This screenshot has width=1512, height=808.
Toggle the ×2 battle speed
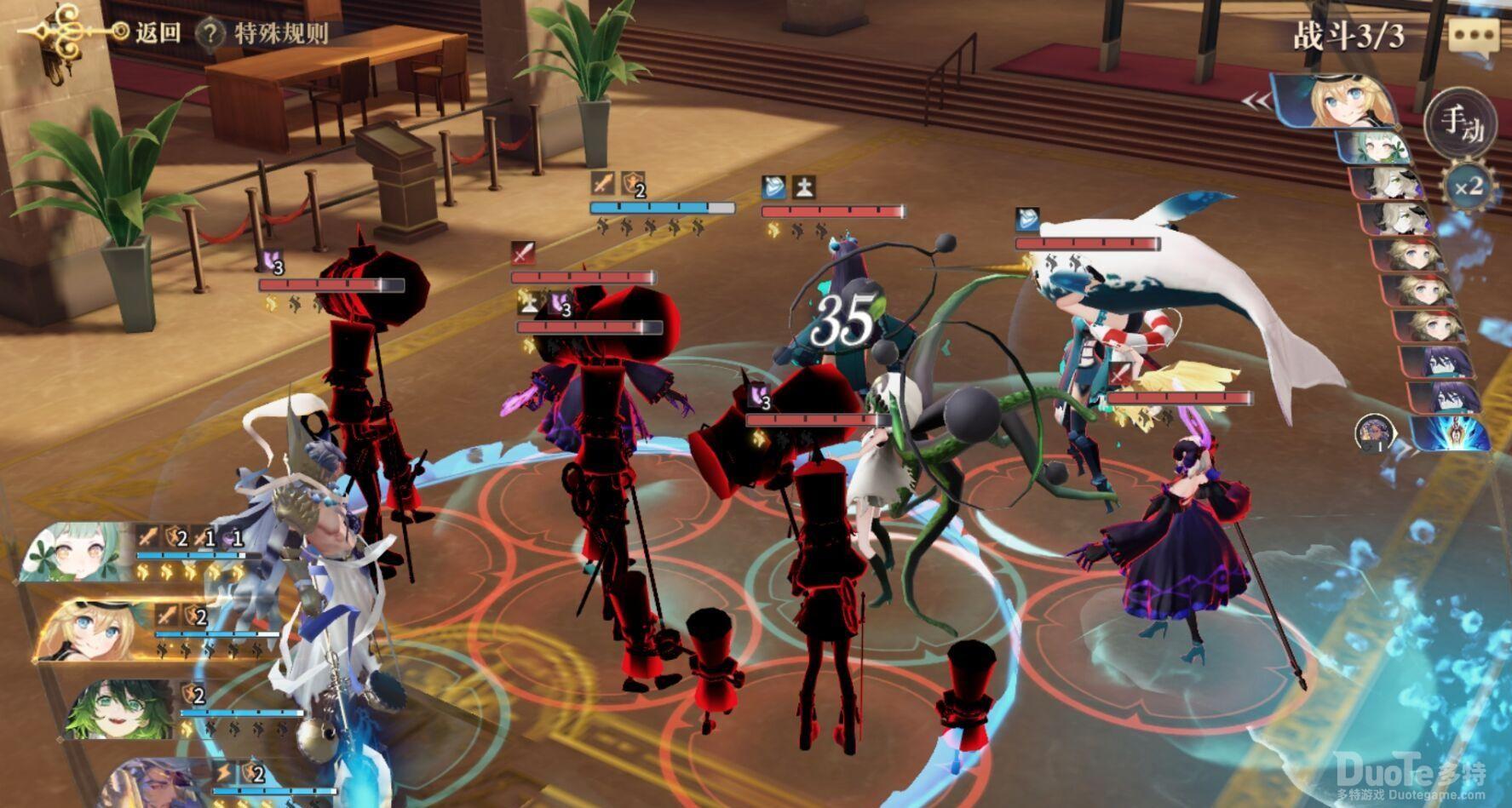pyautogui.click(x=1467, y=186)
